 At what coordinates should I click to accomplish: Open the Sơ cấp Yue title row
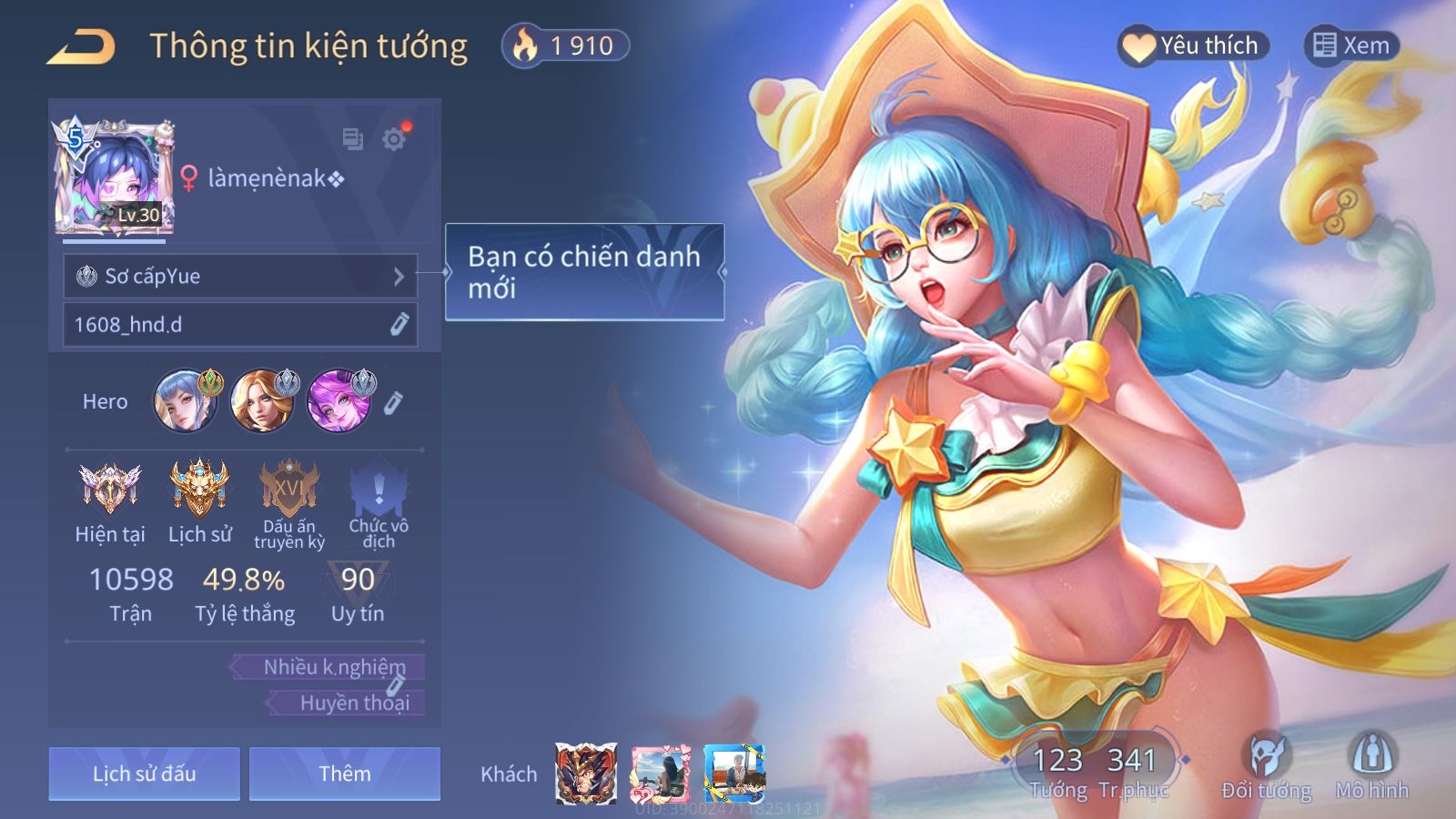pyautogui.click(x=240, y=276)
